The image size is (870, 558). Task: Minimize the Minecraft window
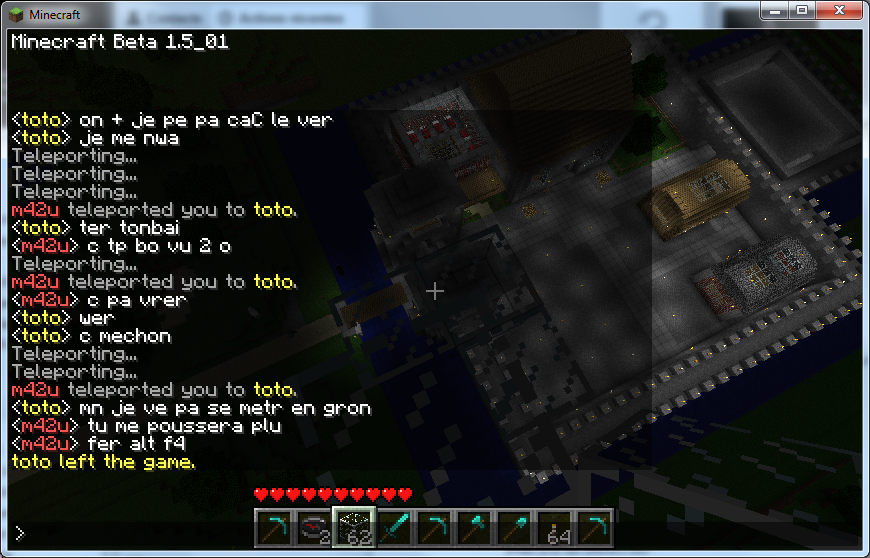pos(777,10)
